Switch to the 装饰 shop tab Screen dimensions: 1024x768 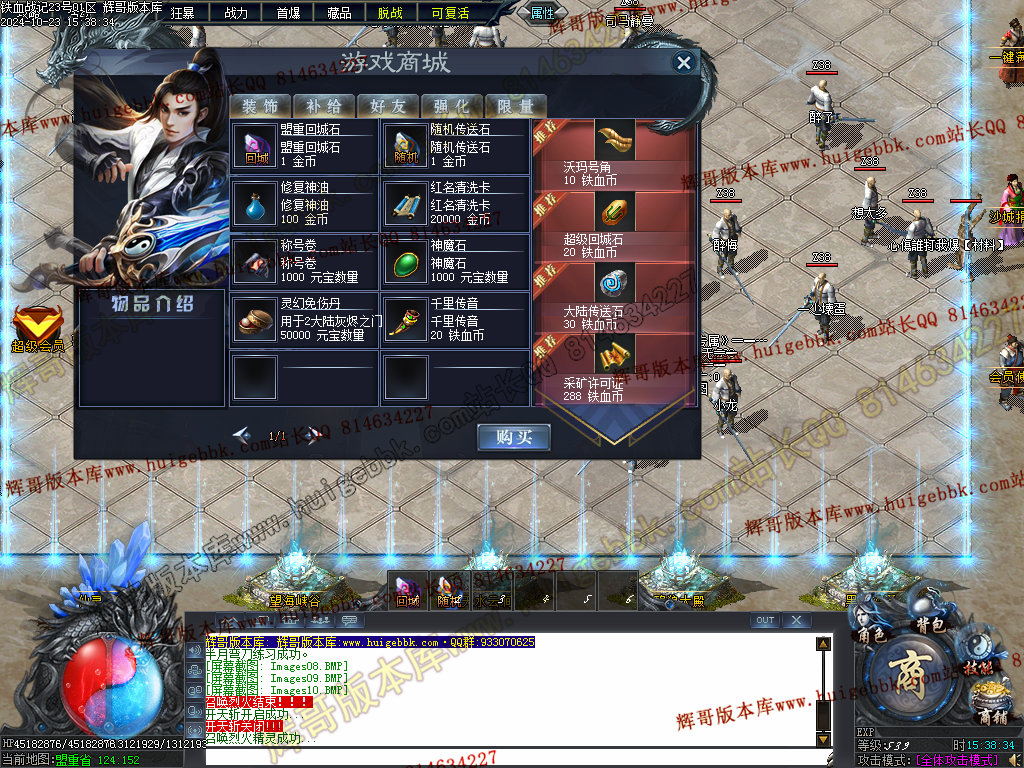pos(259,106)
